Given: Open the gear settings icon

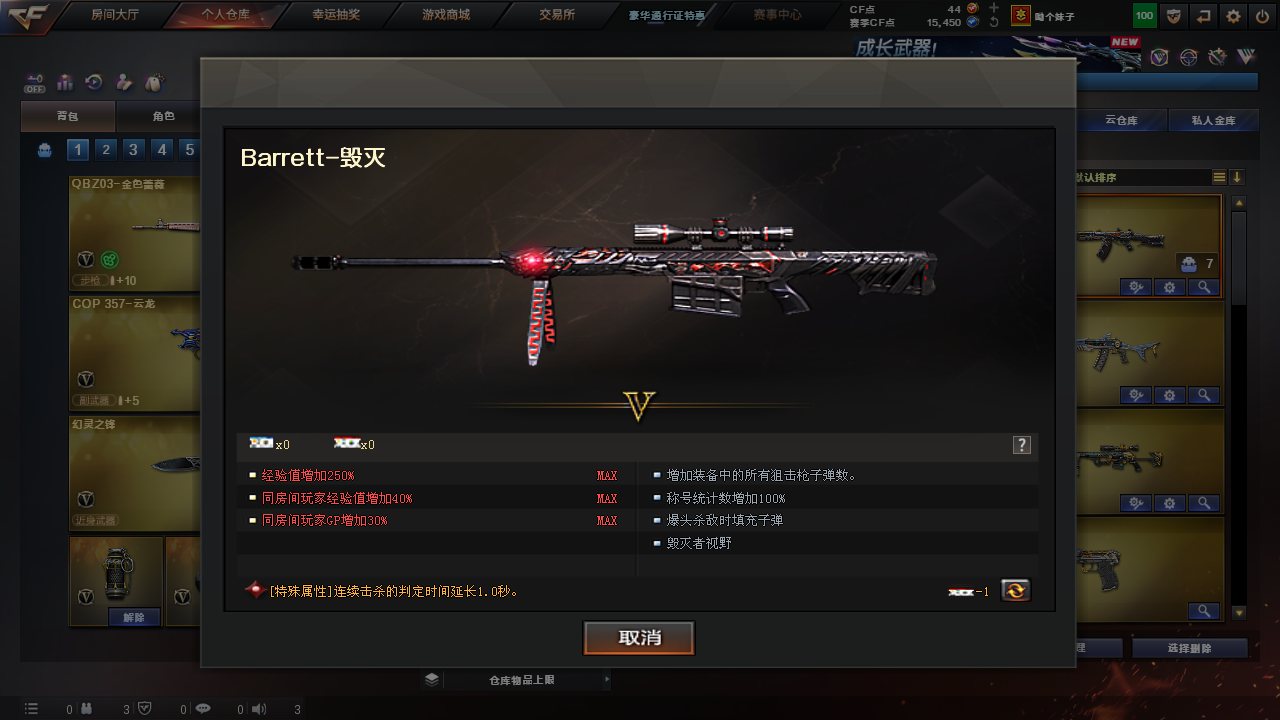Looking at the screenshot, I should [1234, 16].
